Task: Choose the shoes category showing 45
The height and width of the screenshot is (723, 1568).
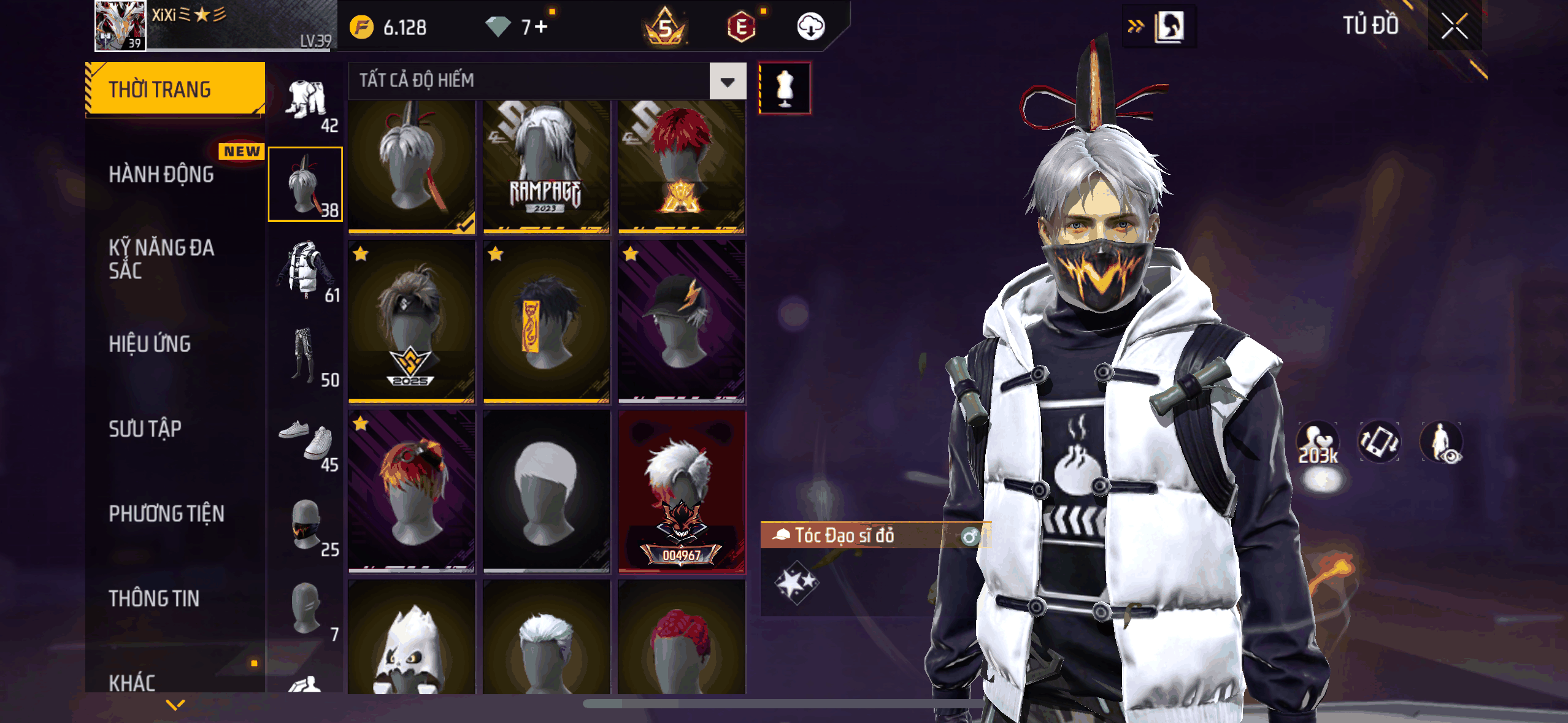Action: click(x=306, y=440)
